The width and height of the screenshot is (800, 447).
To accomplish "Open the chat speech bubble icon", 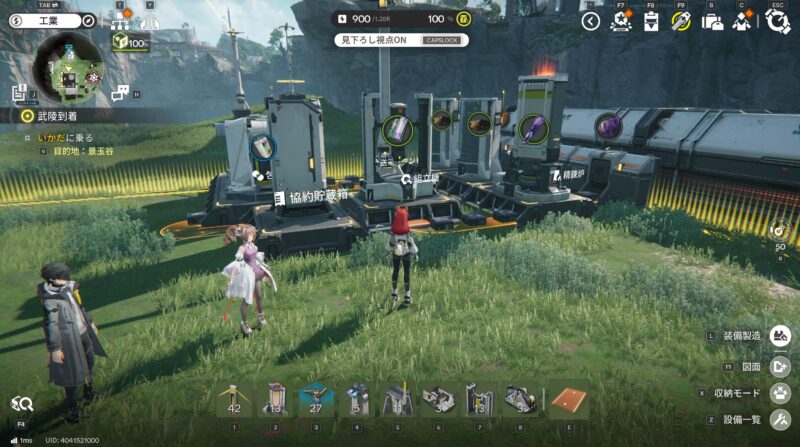I will pos(121,93).
